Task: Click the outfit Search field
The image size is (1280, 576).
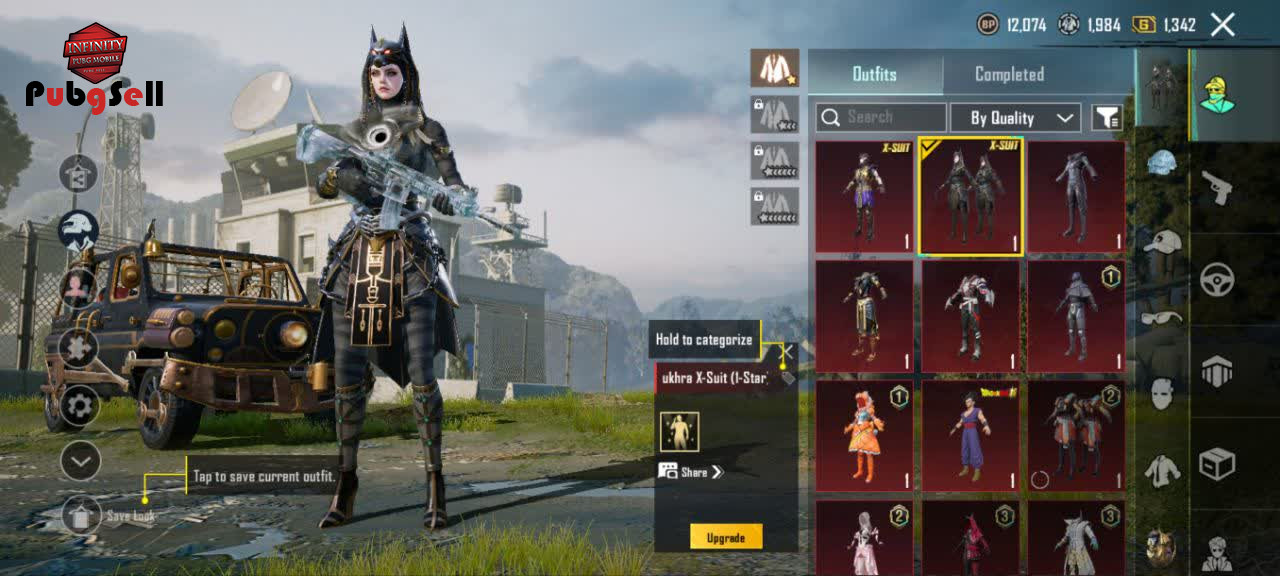Action: point(881,117)
